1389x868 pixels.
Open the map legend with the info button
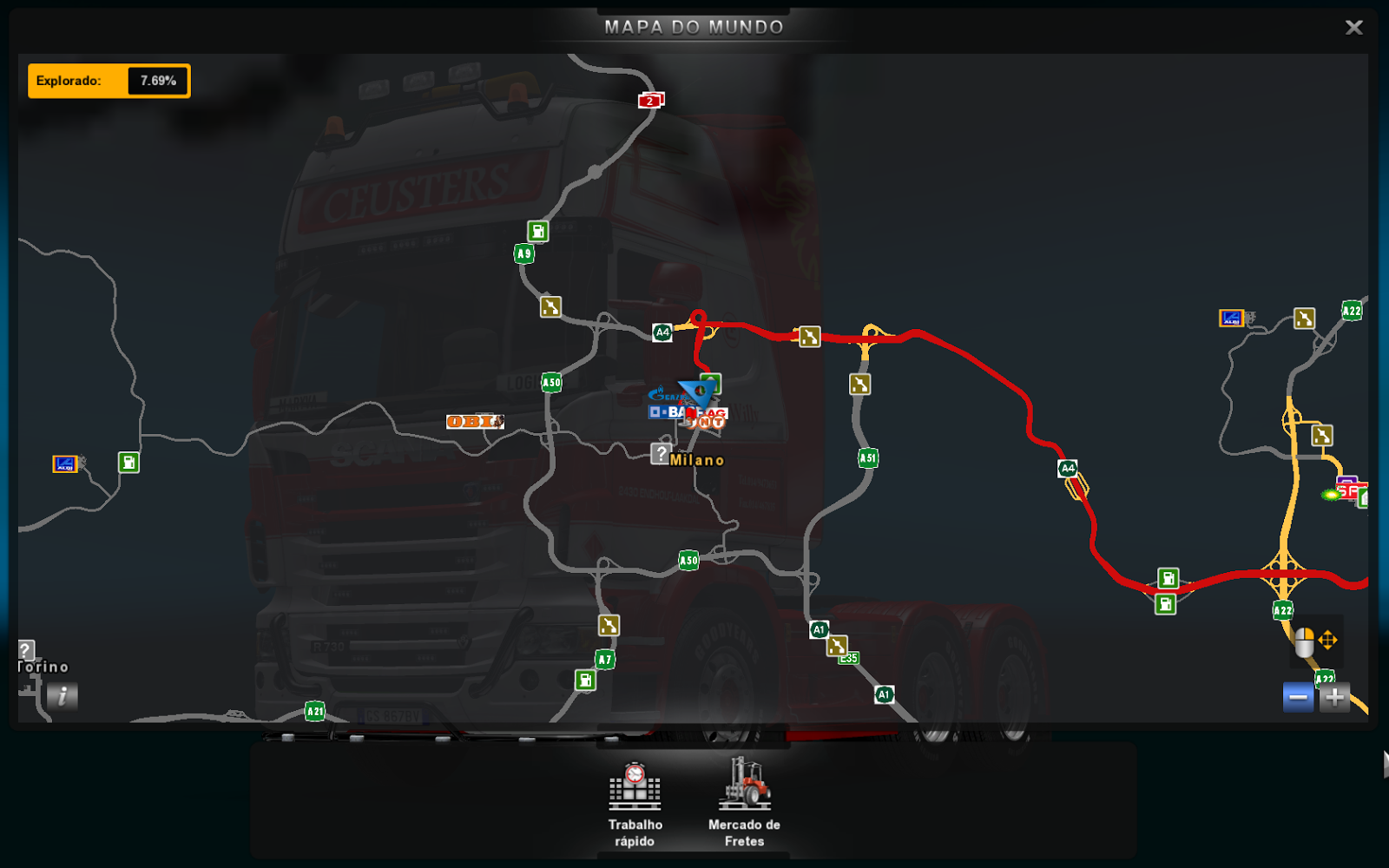point(62,696)
